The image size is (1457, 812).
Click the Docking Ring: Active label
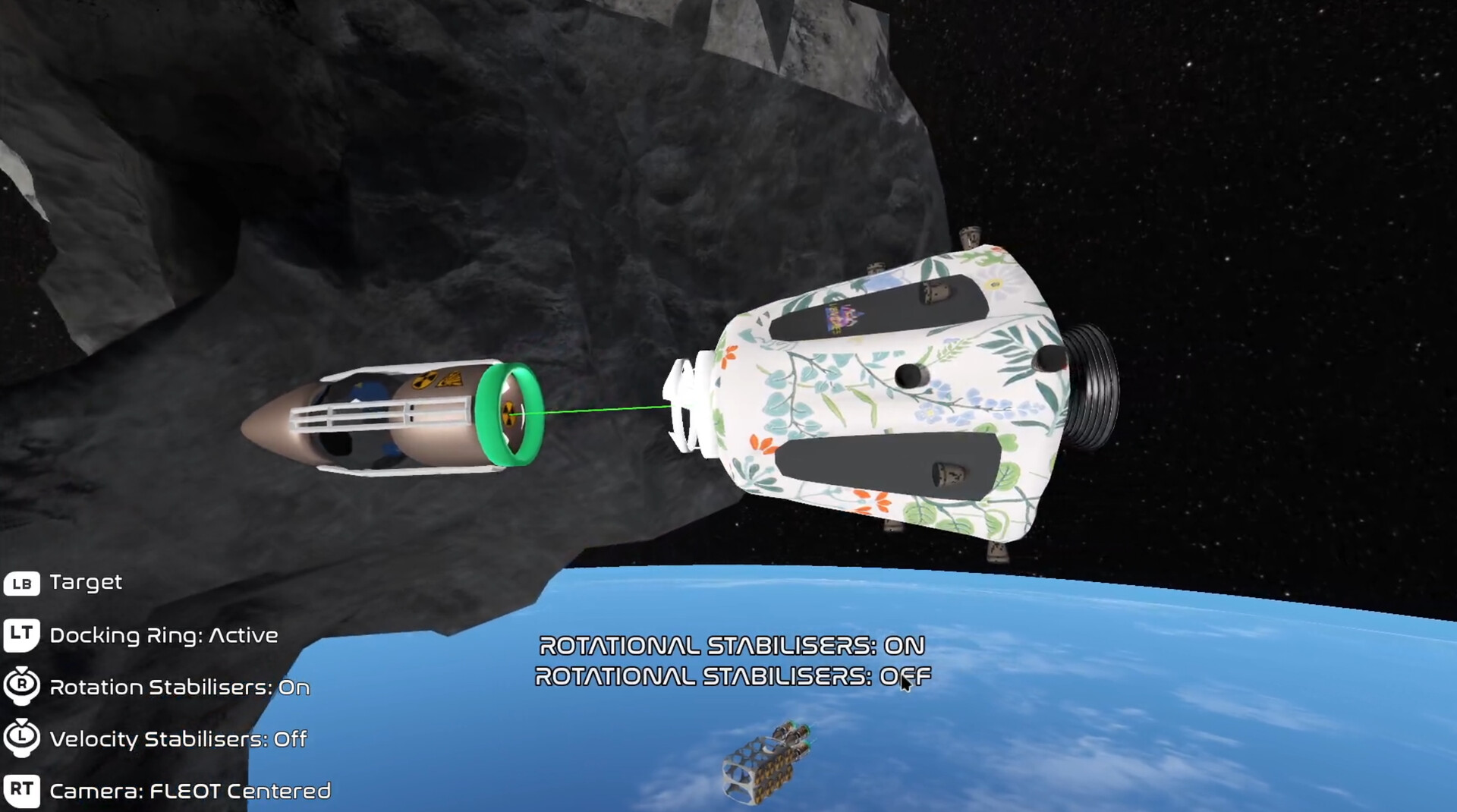click(x=164, y=635)
